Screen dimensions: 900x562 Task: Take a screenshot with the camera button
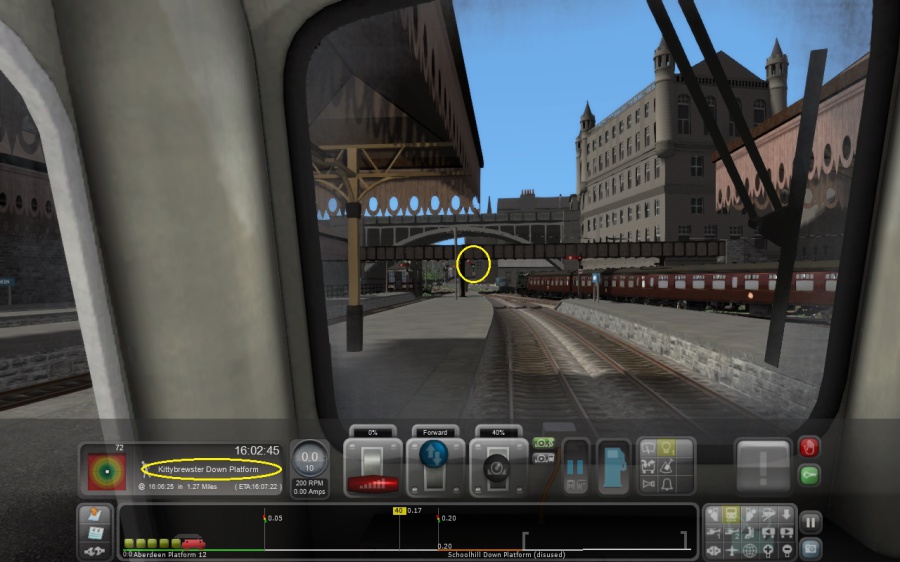(x=810, y=547)
